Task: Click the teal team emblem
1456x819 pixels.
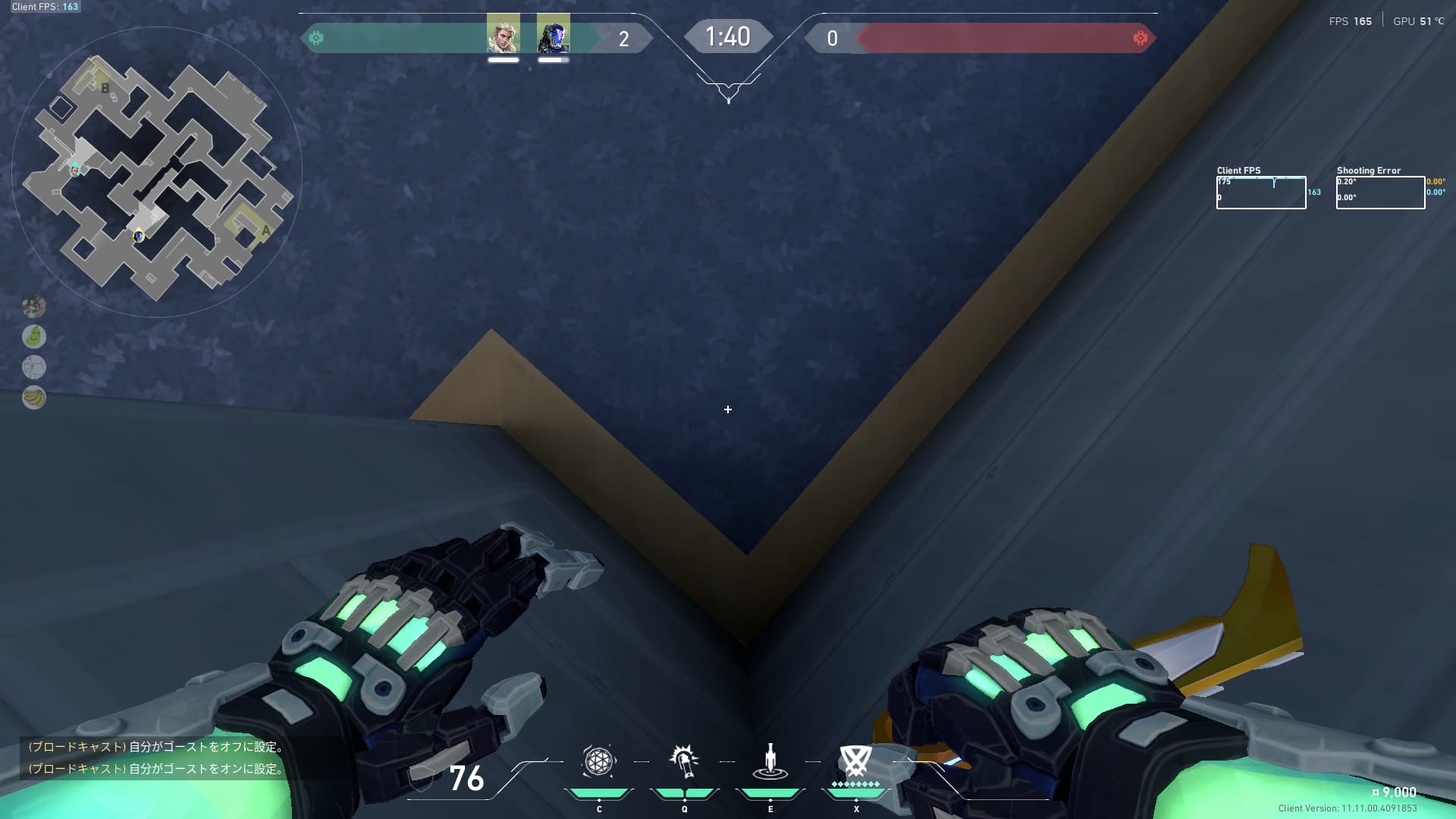Action: 316,38
